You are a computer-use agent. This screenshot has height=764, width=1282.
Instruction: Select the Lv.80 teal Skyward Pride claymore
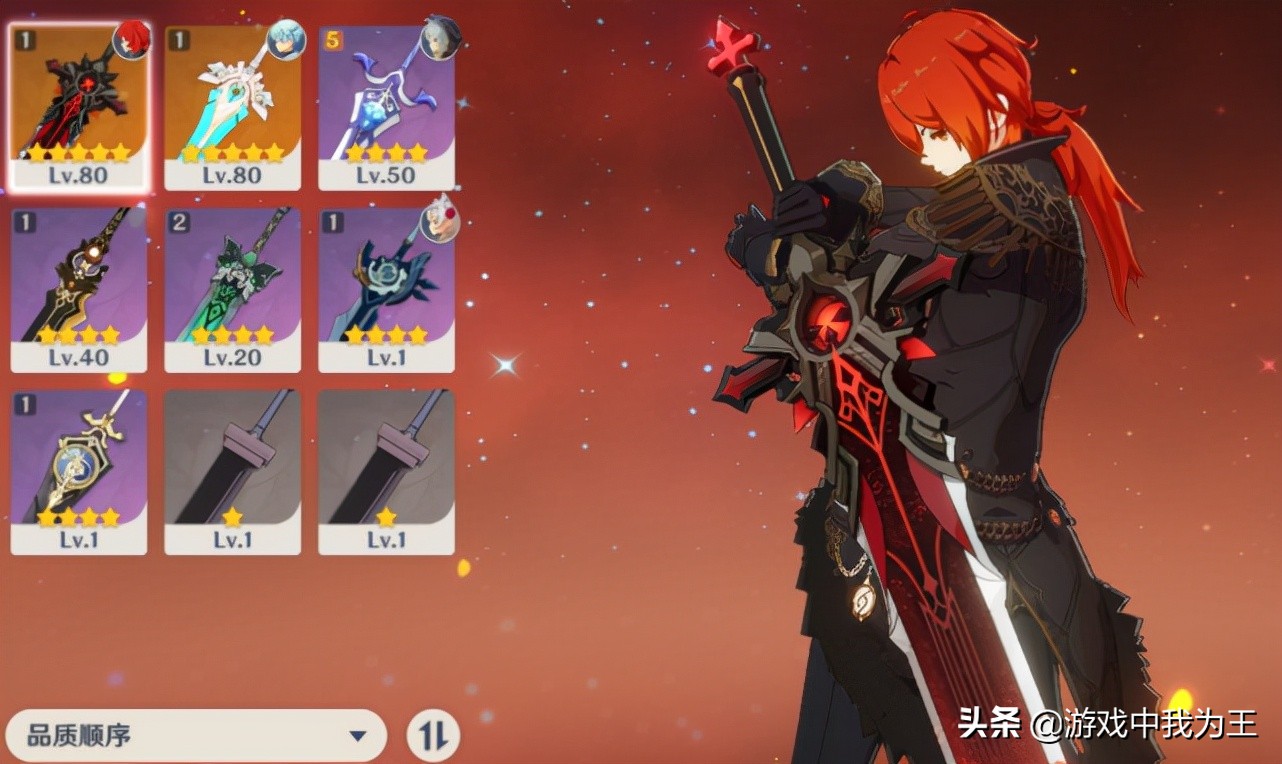tap(232, 107)
